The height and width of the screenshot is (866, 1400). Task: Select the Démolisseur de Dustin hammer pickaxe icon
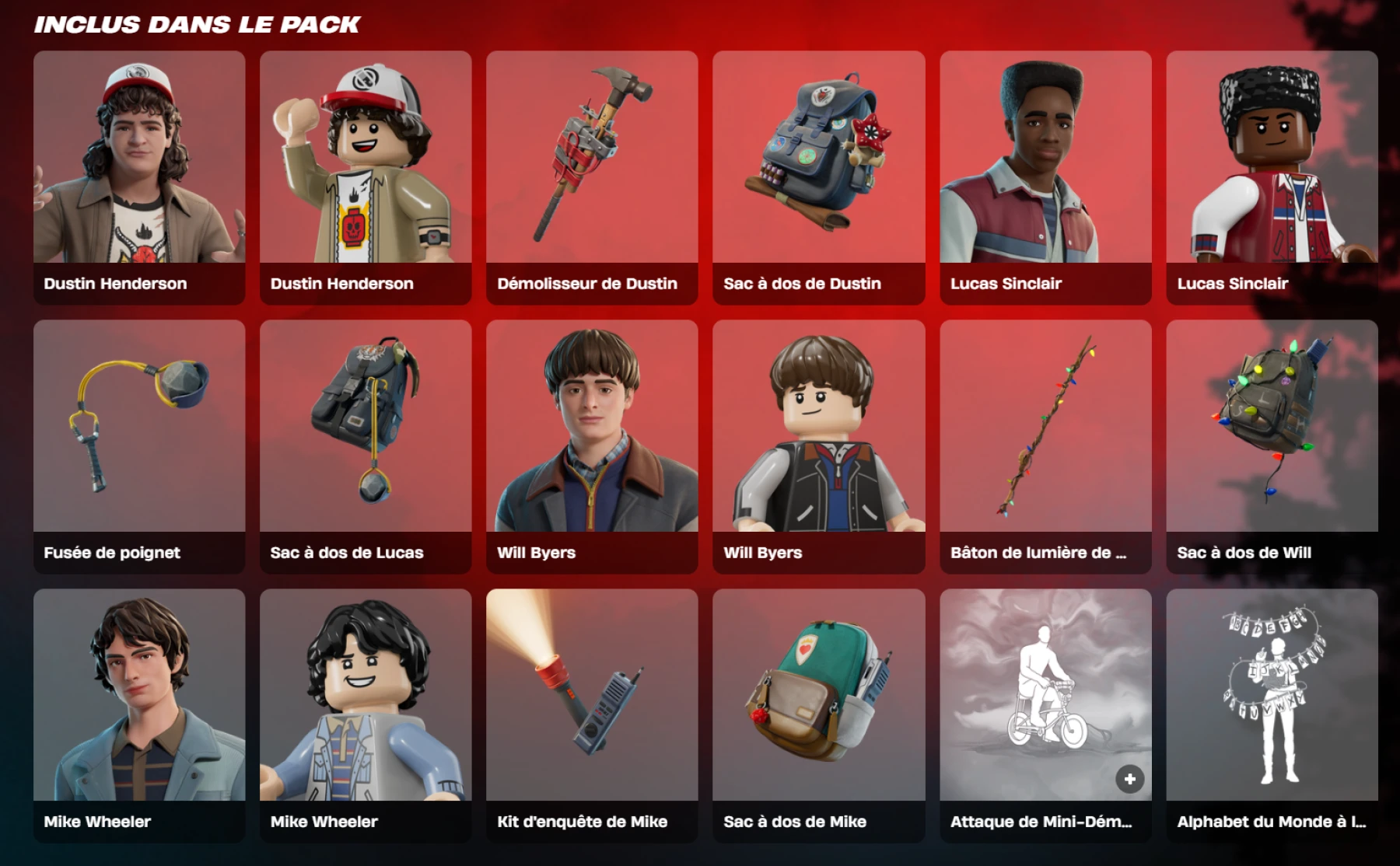[592, 155]
